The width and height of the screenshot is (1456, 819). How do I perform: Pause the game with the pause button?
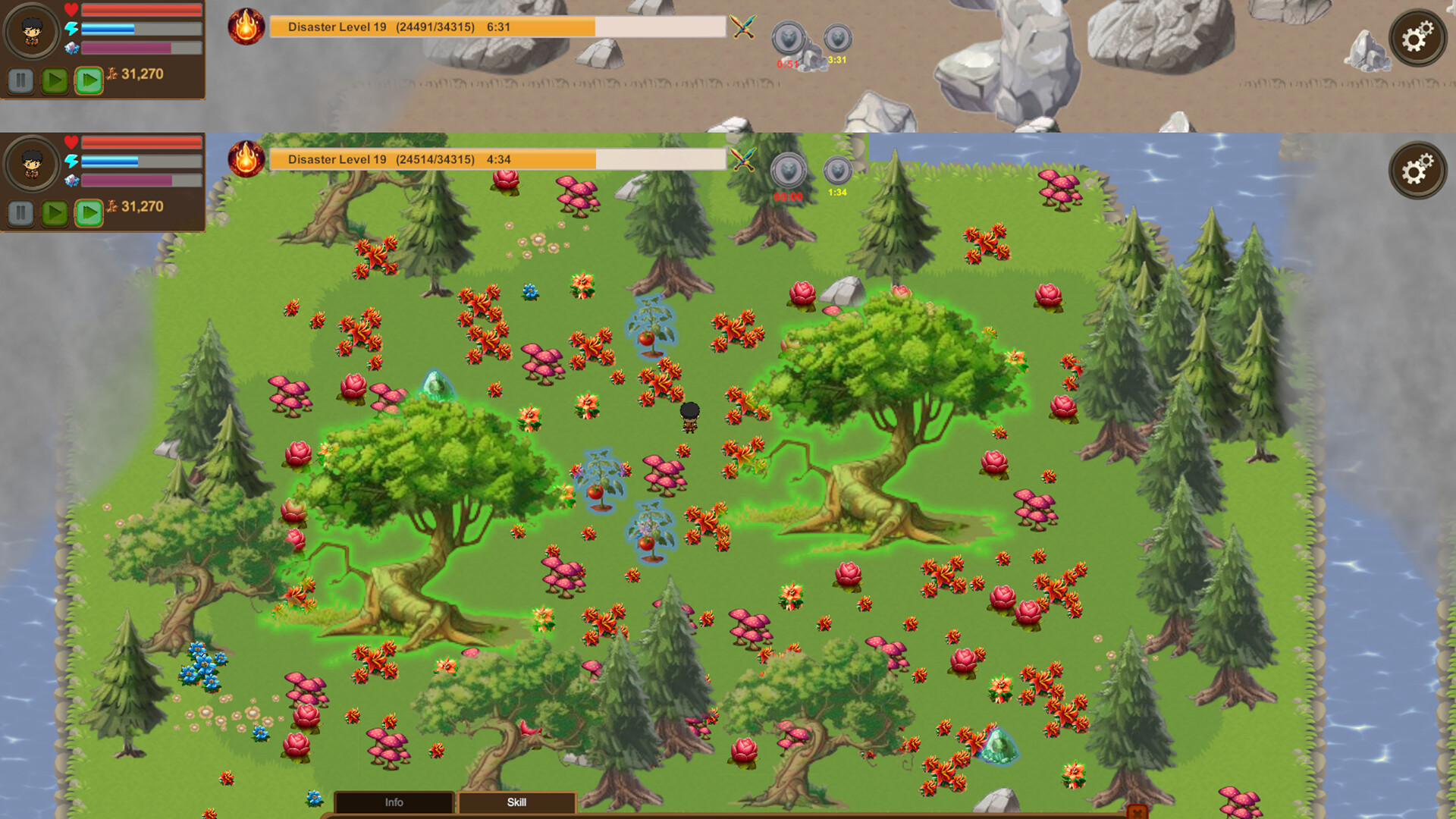20,214
